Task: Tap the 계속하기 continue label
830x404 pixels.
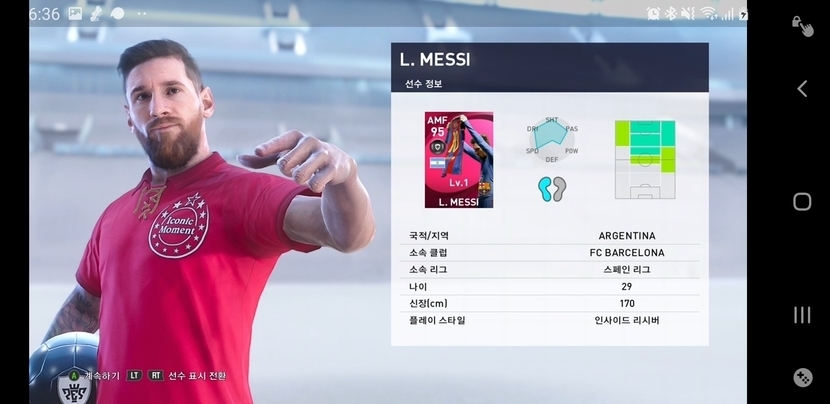Action: coord(101,376)
